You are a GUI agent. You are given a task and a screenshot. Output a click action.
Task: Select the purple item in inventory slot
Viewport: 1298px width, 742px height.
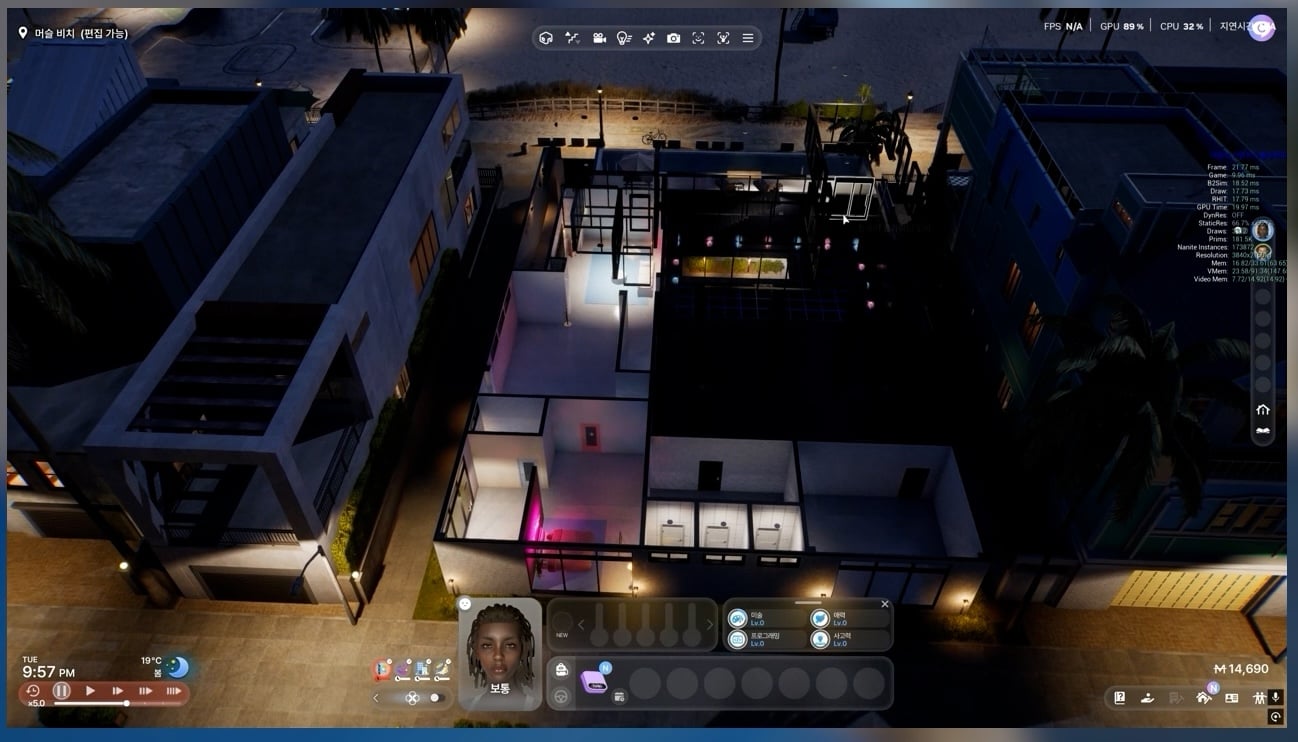click(594, 681)
